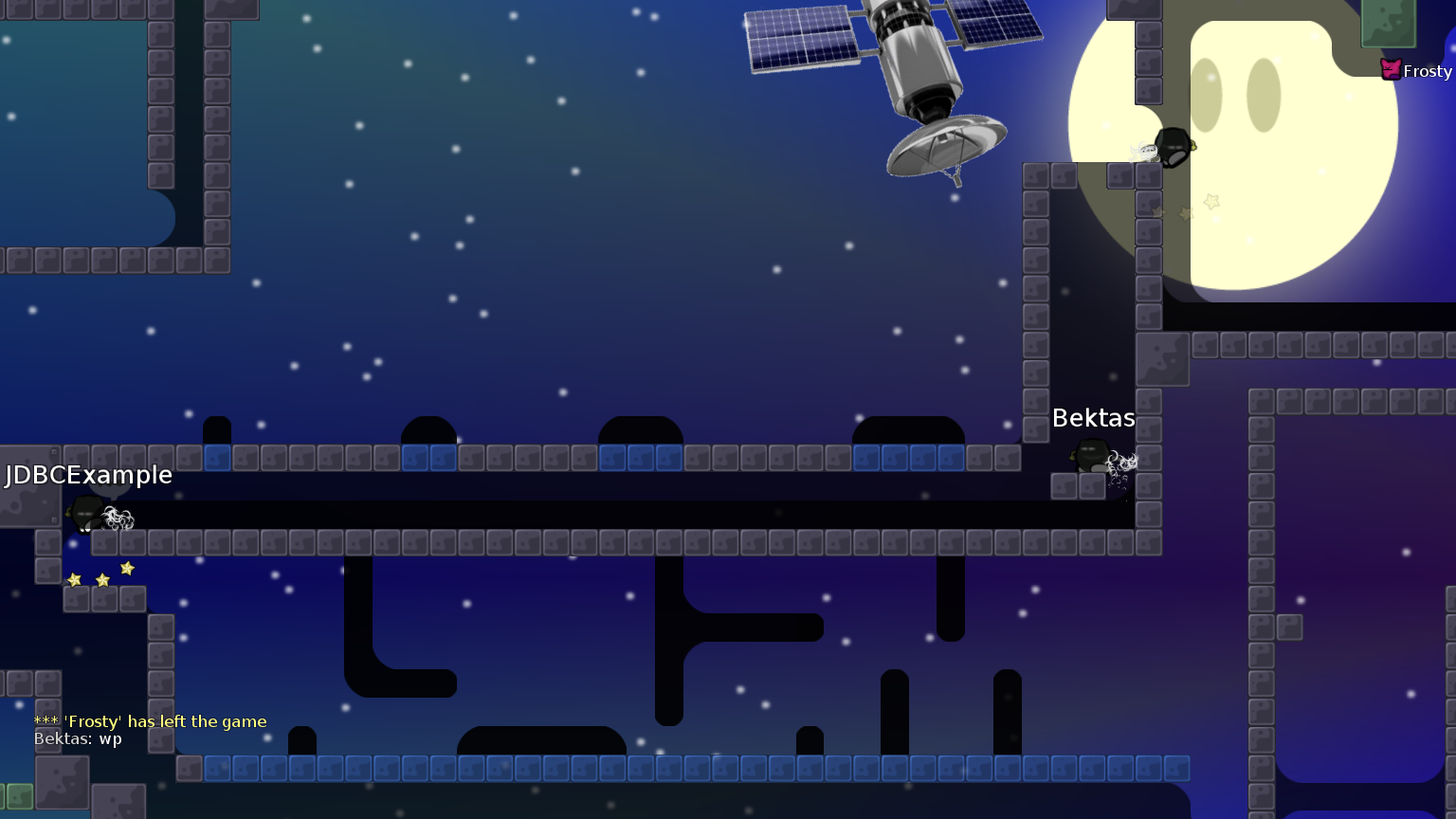Click the sparkle effect beside Bektas
This screenshot has height=819, width=1456.
click(1121, 464)
